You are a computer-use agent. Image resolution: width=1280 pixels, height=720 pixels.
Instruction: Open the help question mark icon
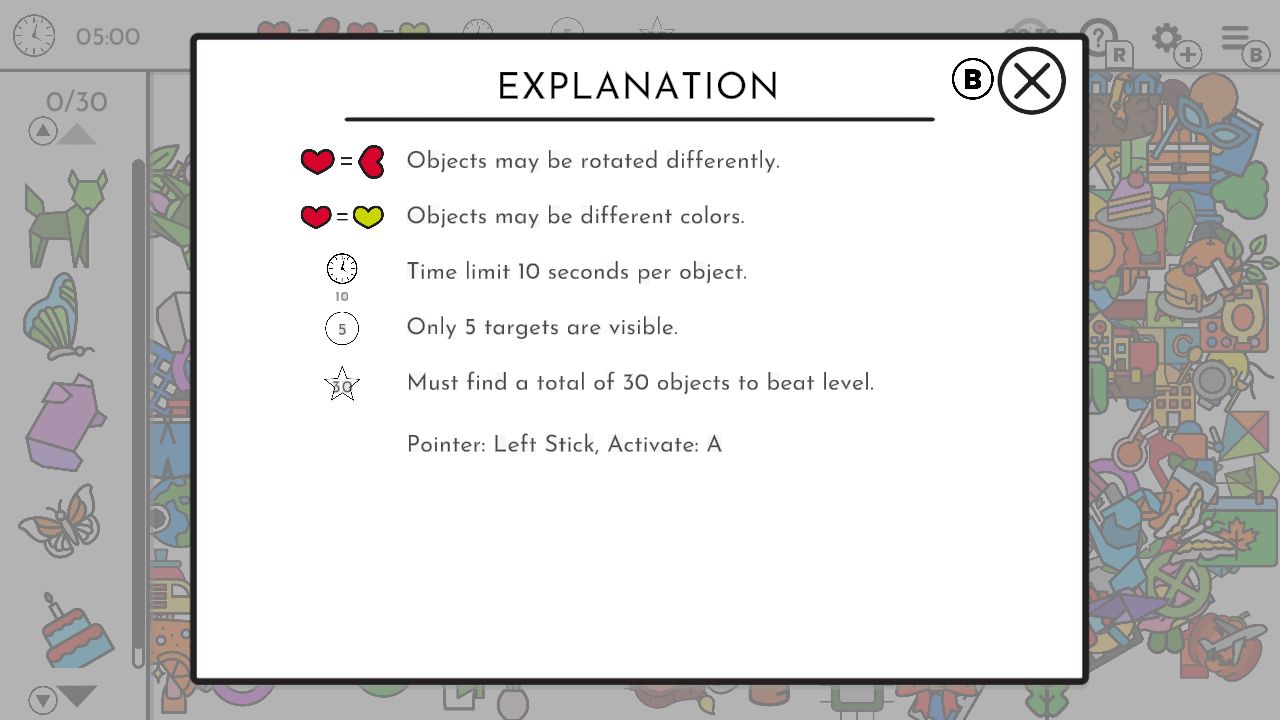click(1097, 37)
